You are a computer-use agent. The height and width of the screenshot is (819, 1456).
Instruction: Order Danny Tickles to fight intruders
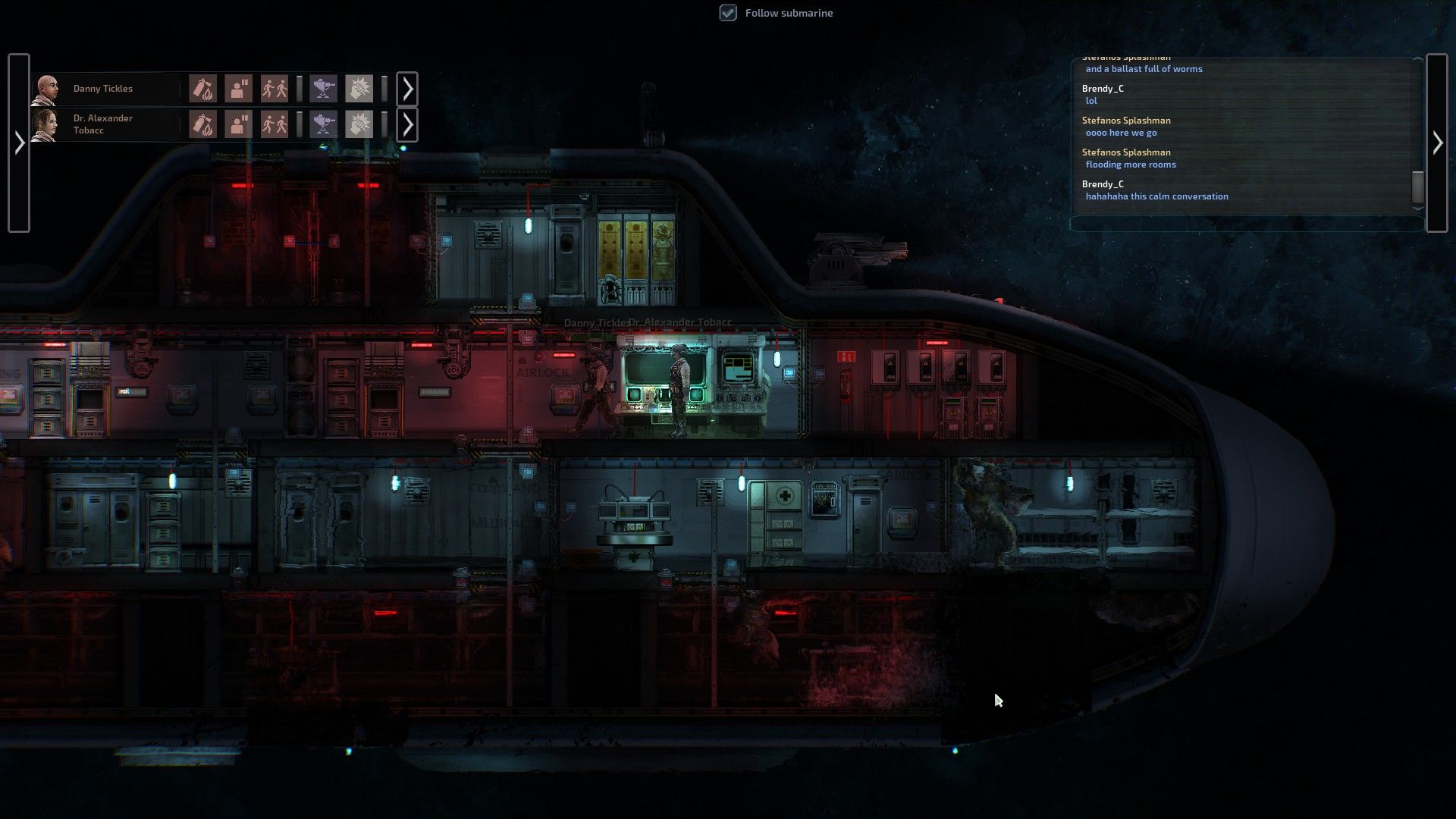tap(359, 89)
